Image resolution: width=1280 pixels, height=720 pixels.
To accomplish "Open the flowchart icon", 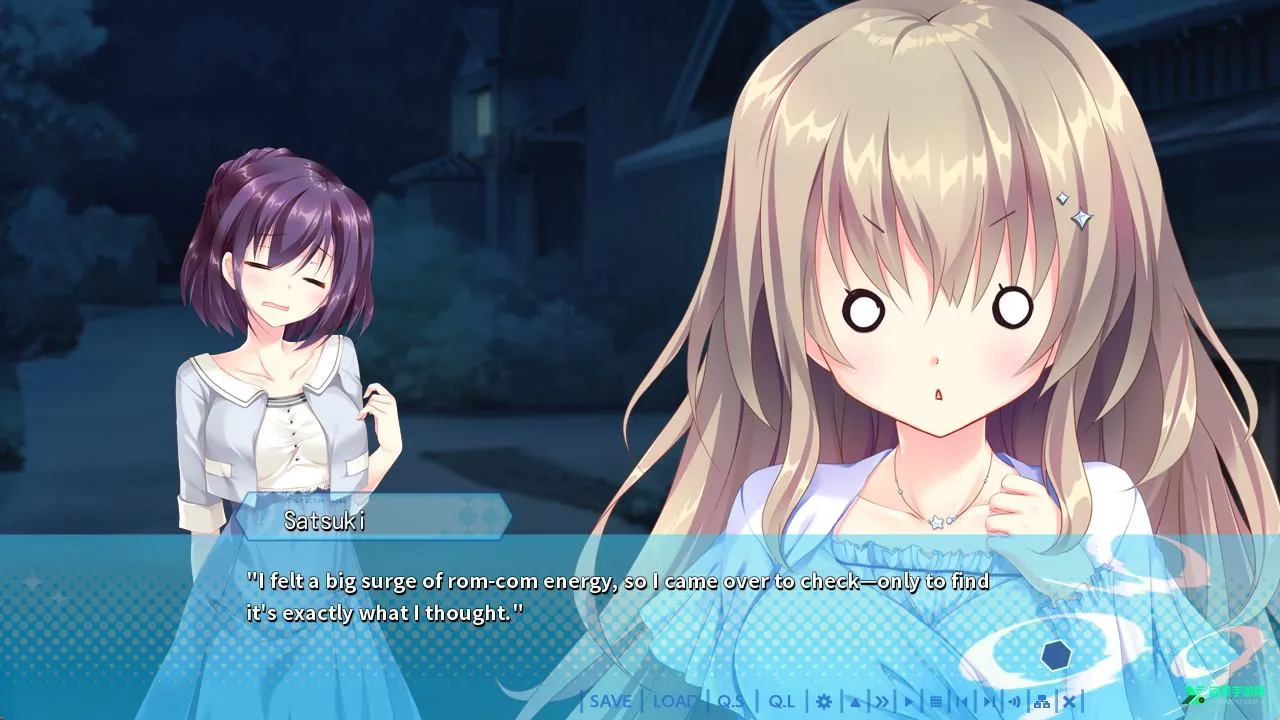I will point(1042,702).
